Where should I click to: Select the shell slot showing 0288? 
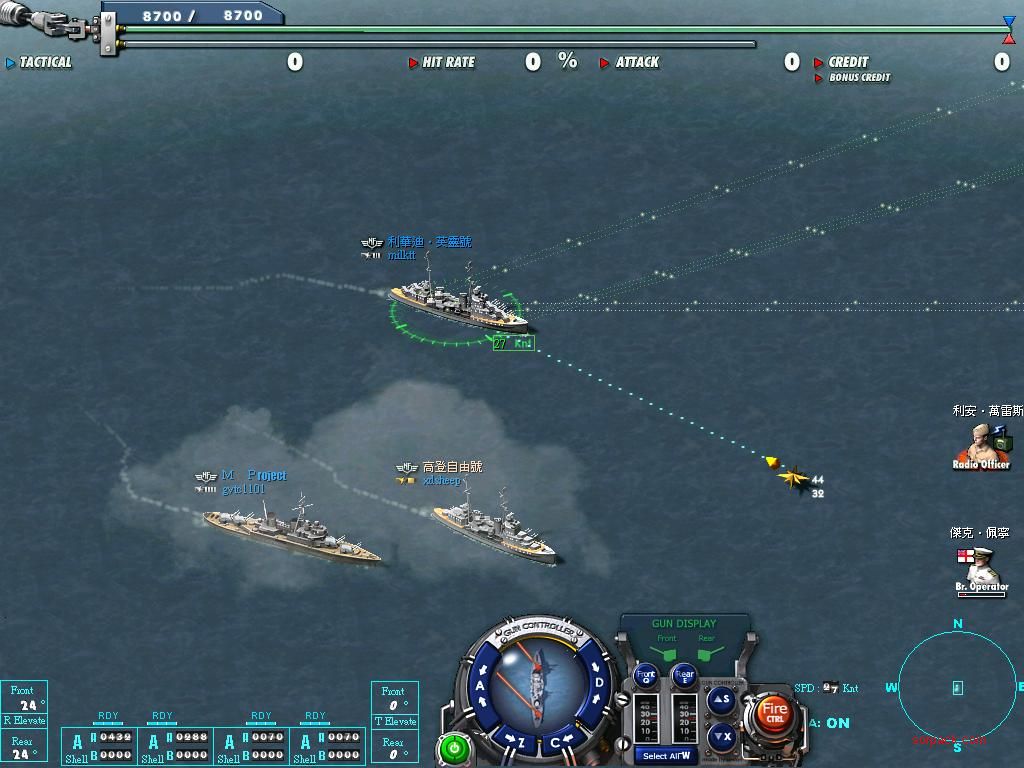point(191,737)
